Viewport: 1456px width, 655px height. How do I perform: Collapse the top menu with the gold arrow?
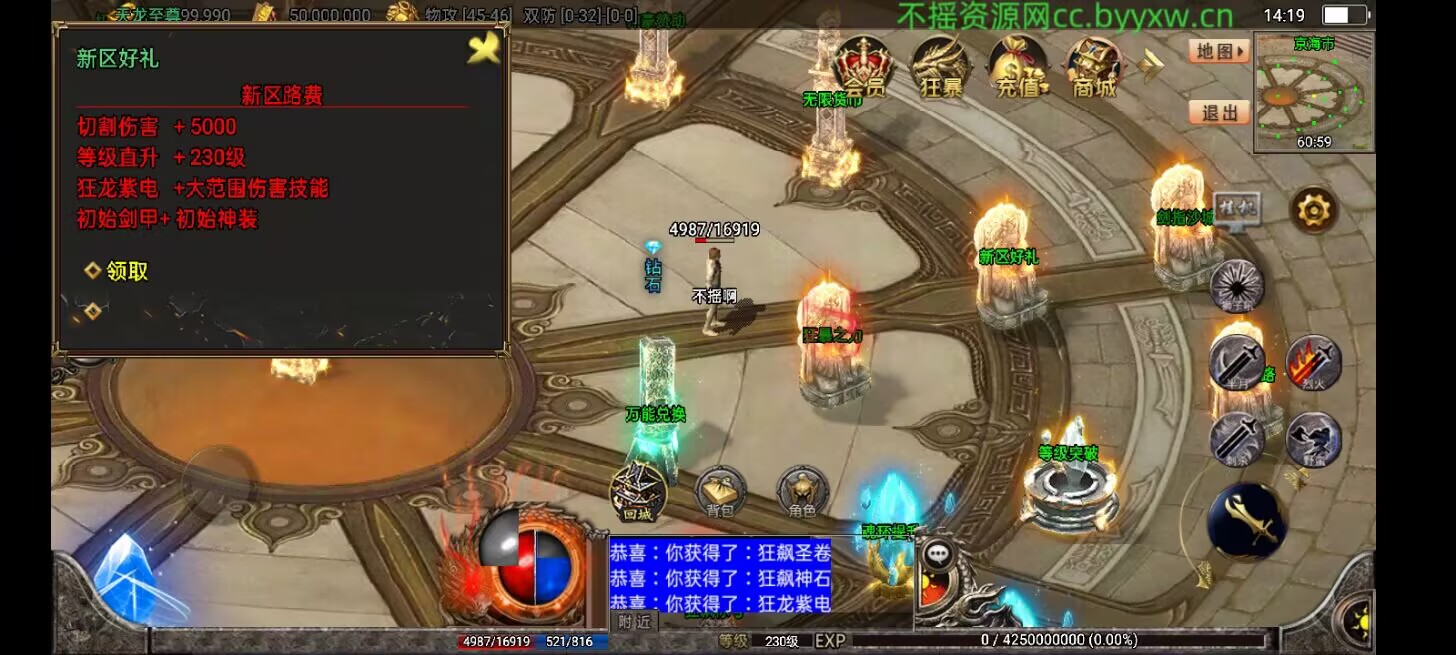[1151, 66]
